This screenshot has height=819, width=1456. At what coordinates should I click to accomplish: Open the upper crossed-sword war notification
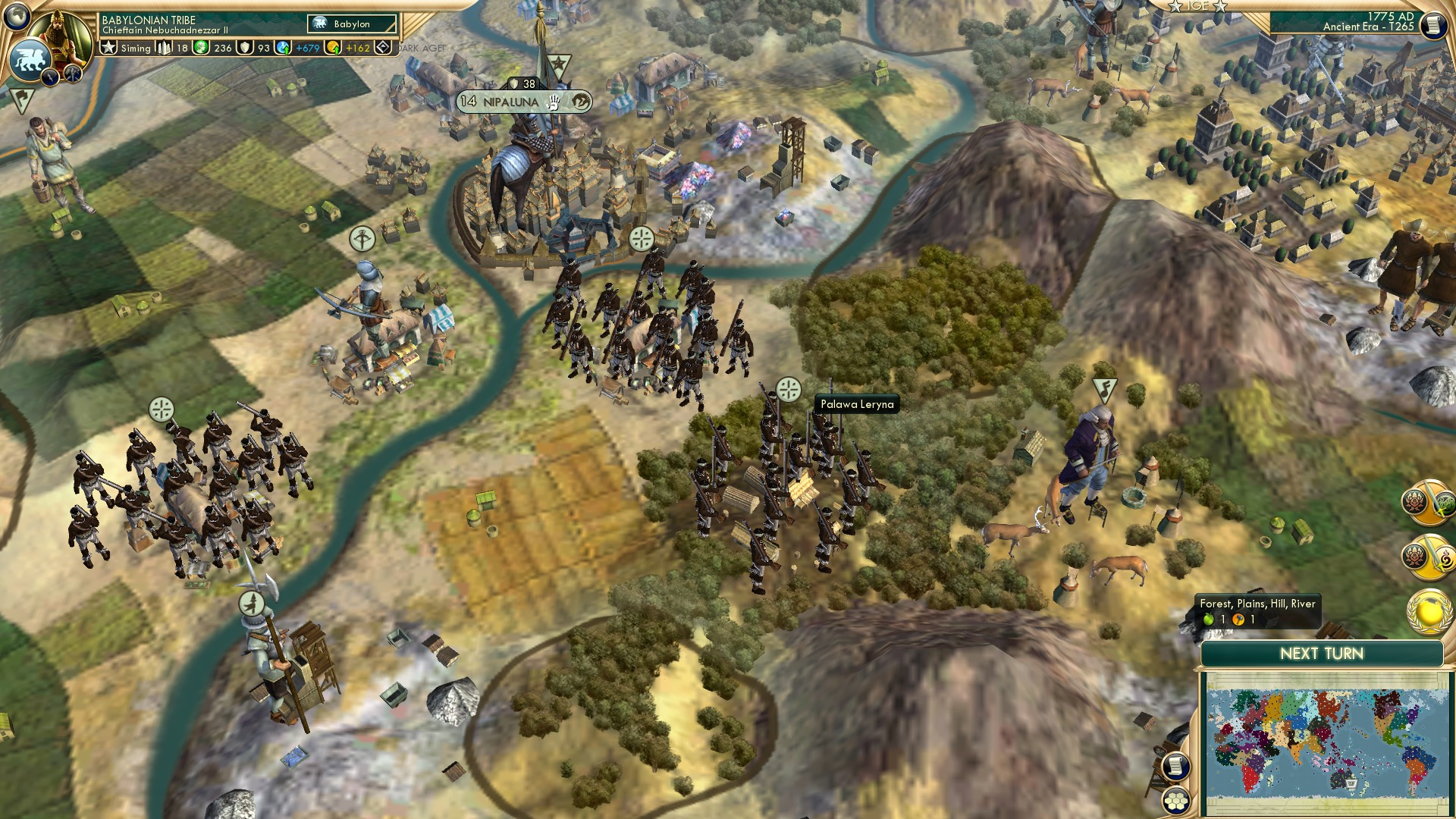tap(1427, 502)
